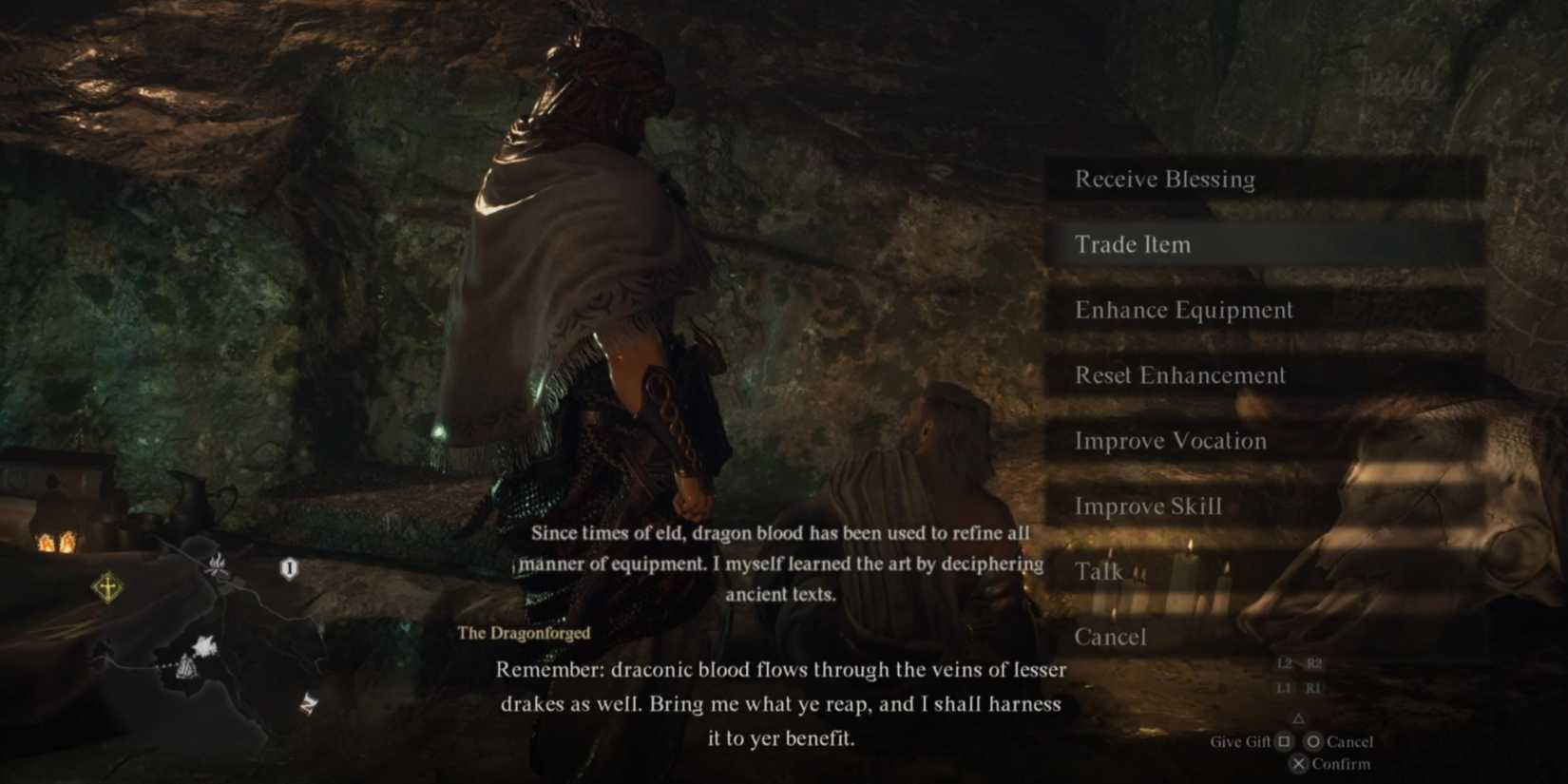Click the Square button icon beside Give Gift
Screen dimensions: 1568x784
1284,742
